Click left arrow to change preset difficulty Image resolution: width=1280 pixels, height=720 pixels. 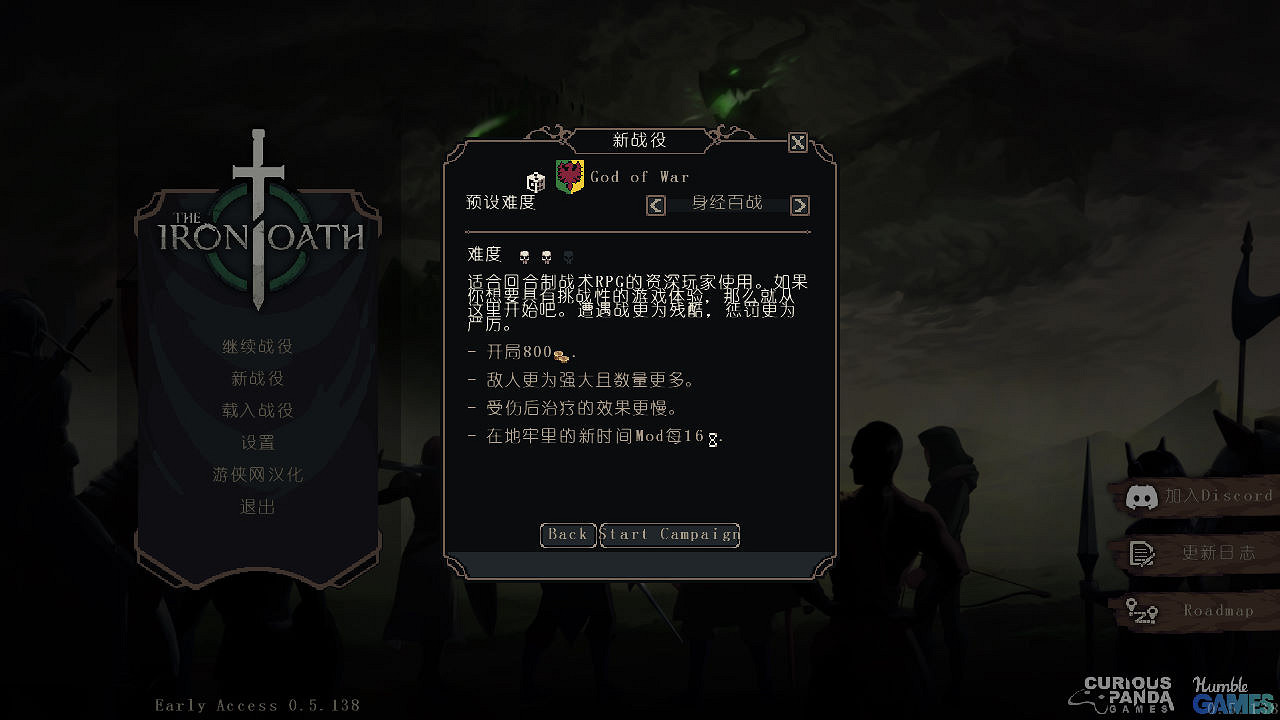tap(655, 204)
